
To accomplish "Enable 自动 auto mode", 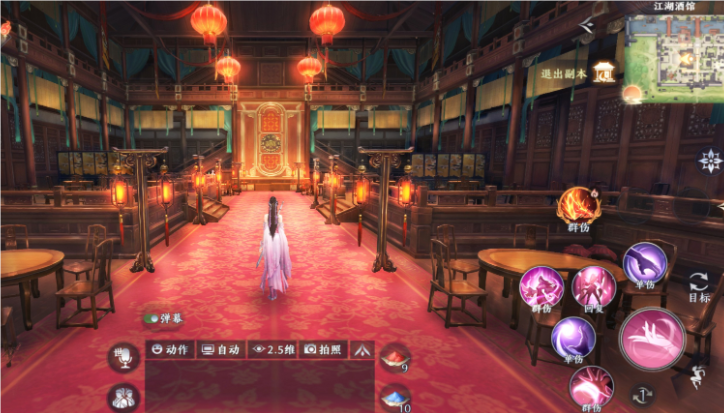I will point(221,350).
